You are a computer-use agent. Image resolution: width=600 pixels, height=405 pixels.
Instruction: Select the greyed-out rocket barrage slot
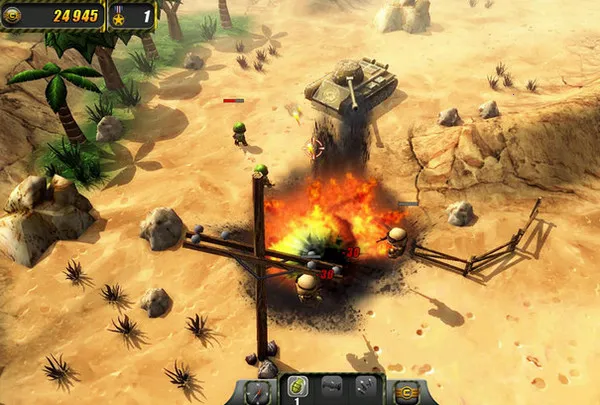pos(365,388)
